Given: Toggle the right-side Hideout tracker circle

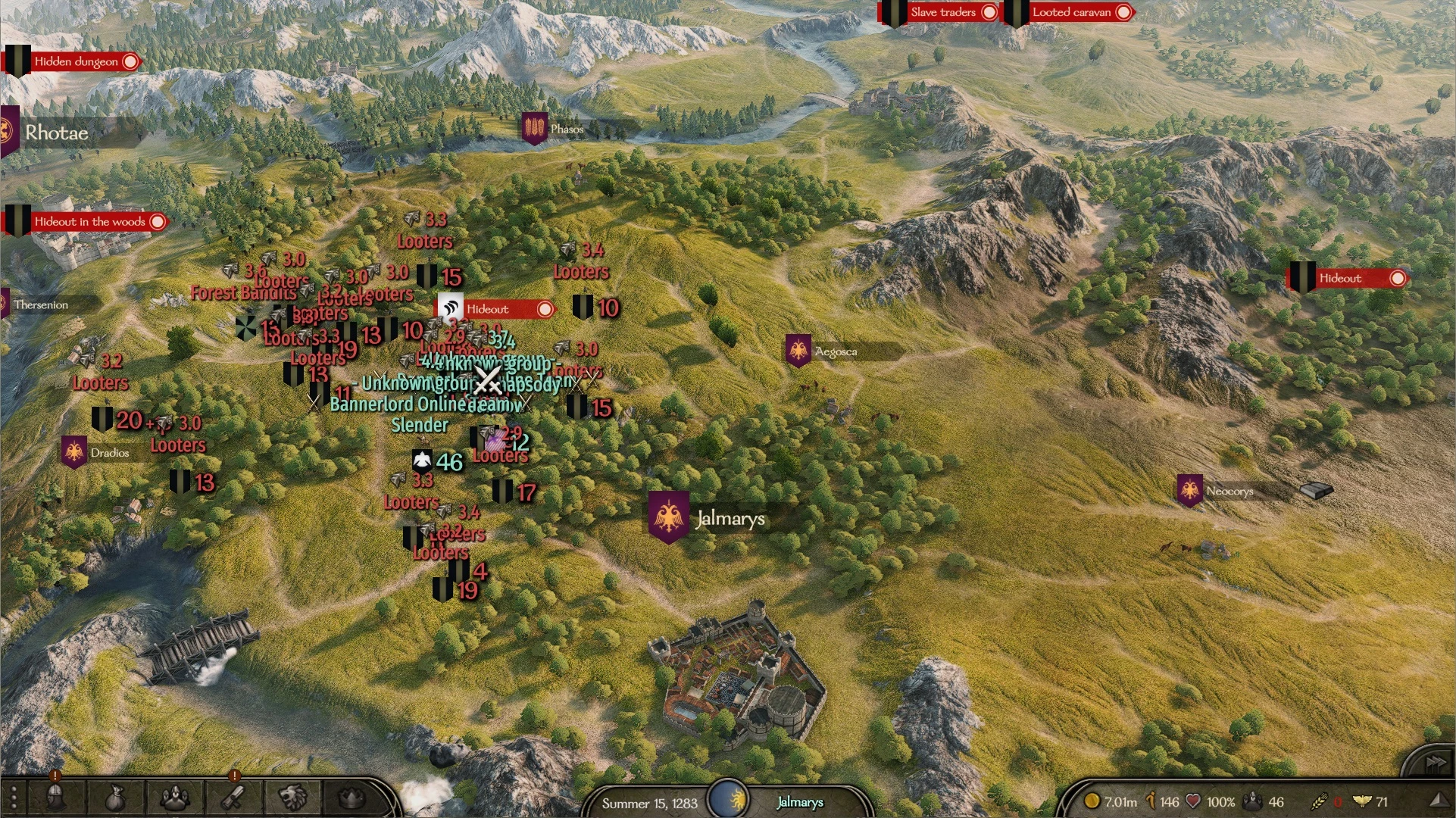Looking at the screenshot, I should pyautogui.click(x=1398, y=278).
